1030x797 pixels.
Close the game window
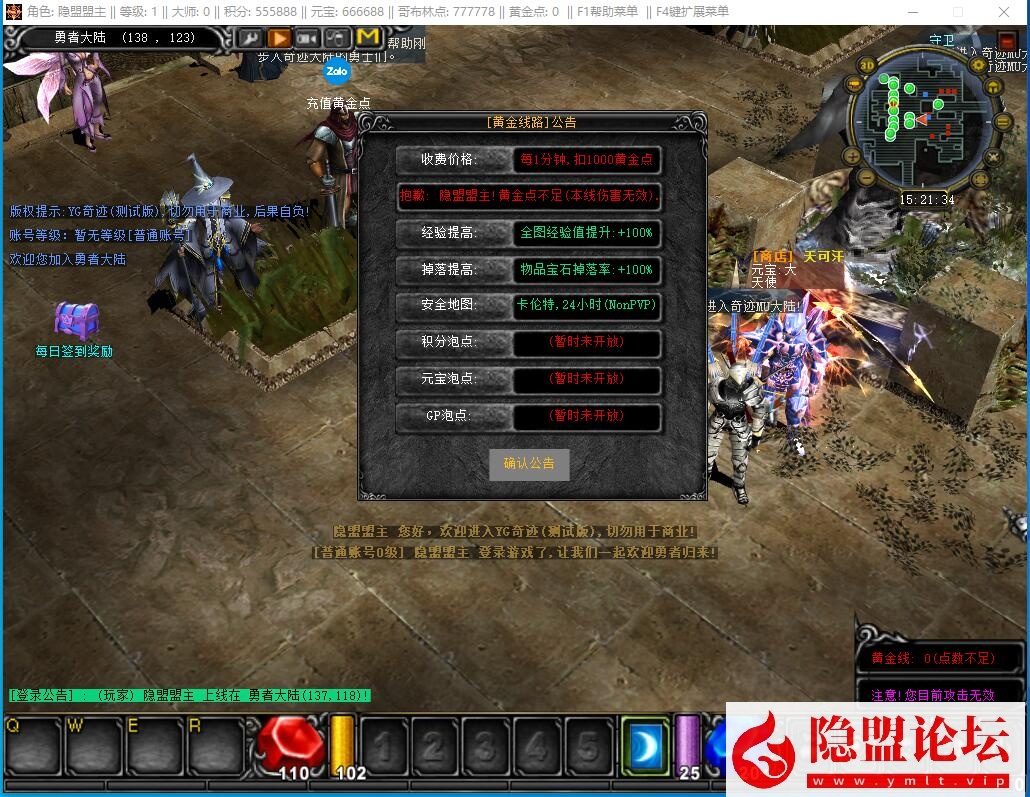1004,12
